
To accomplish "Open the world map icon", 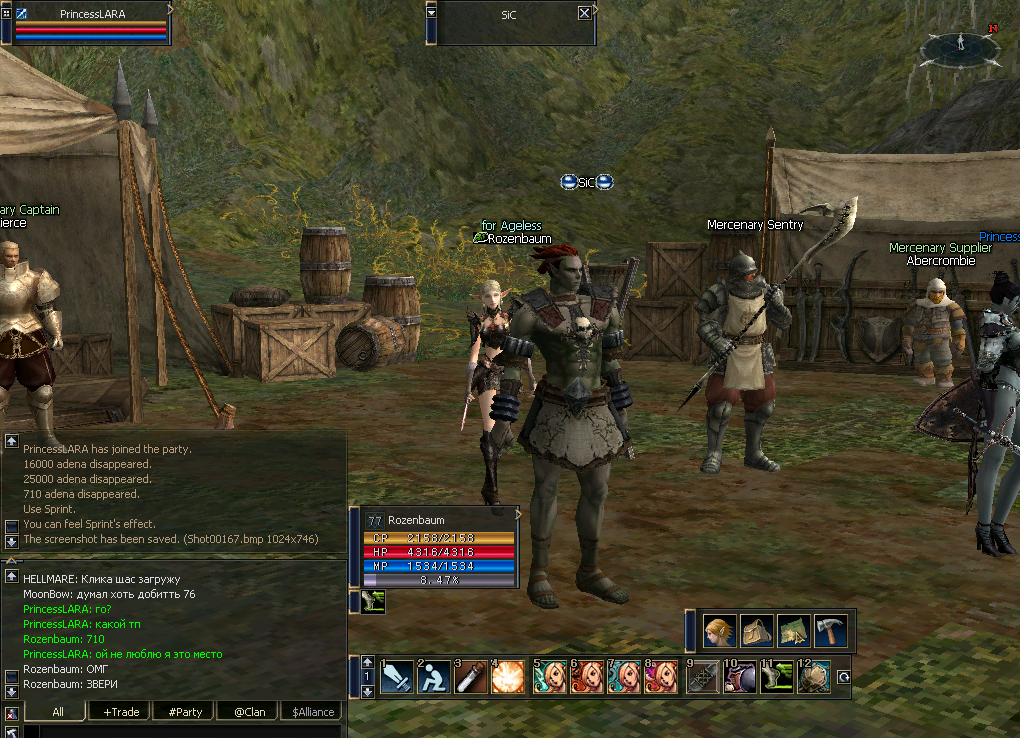I will [x=793, y=631].
